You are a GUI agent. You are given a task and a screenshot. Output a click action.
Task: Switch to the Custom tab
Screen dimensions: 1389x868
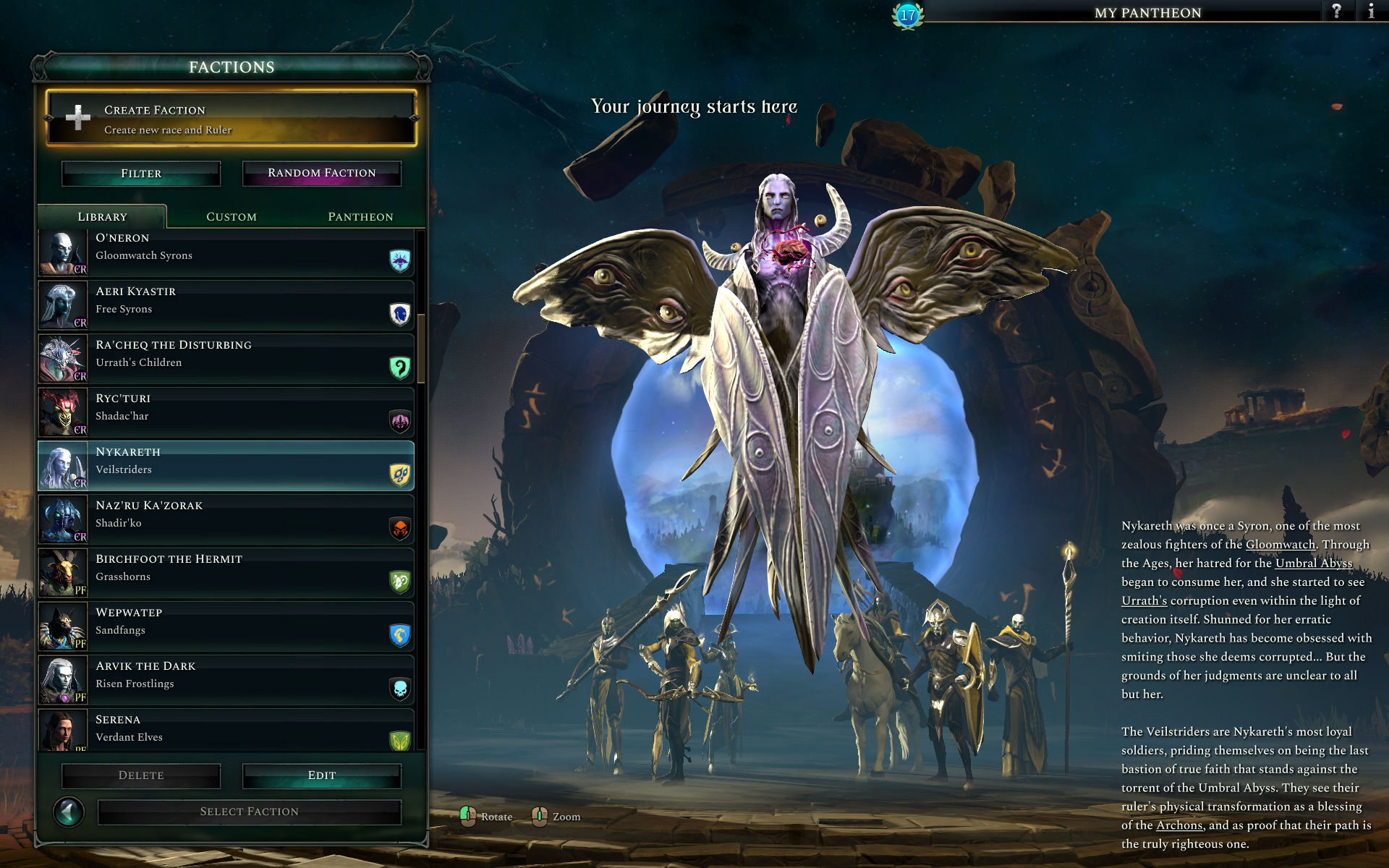[231, 216]
